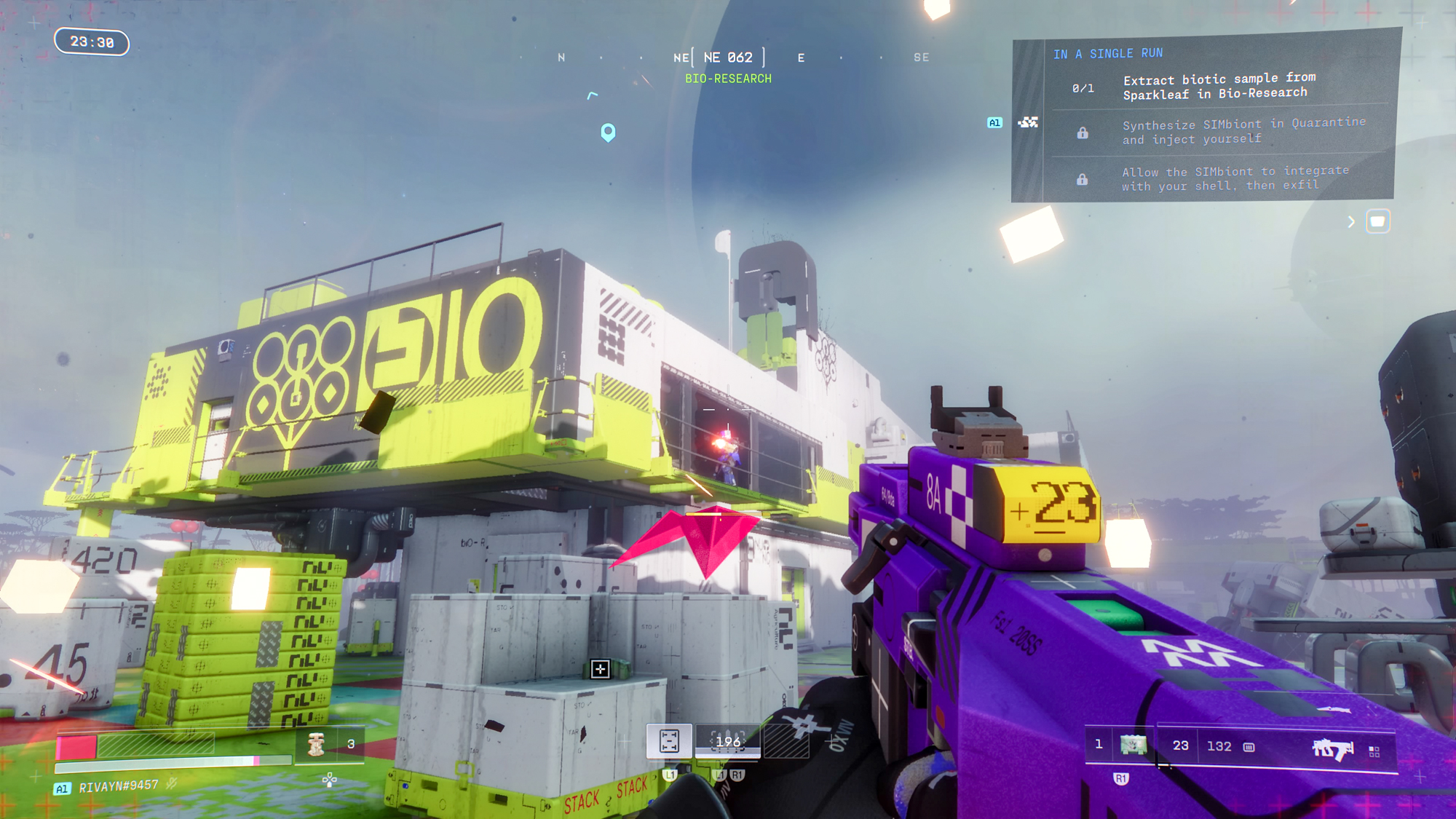Click the lock on the SIMbiont integrate objective
The image size is (1456, 819).
point(1084,178)
